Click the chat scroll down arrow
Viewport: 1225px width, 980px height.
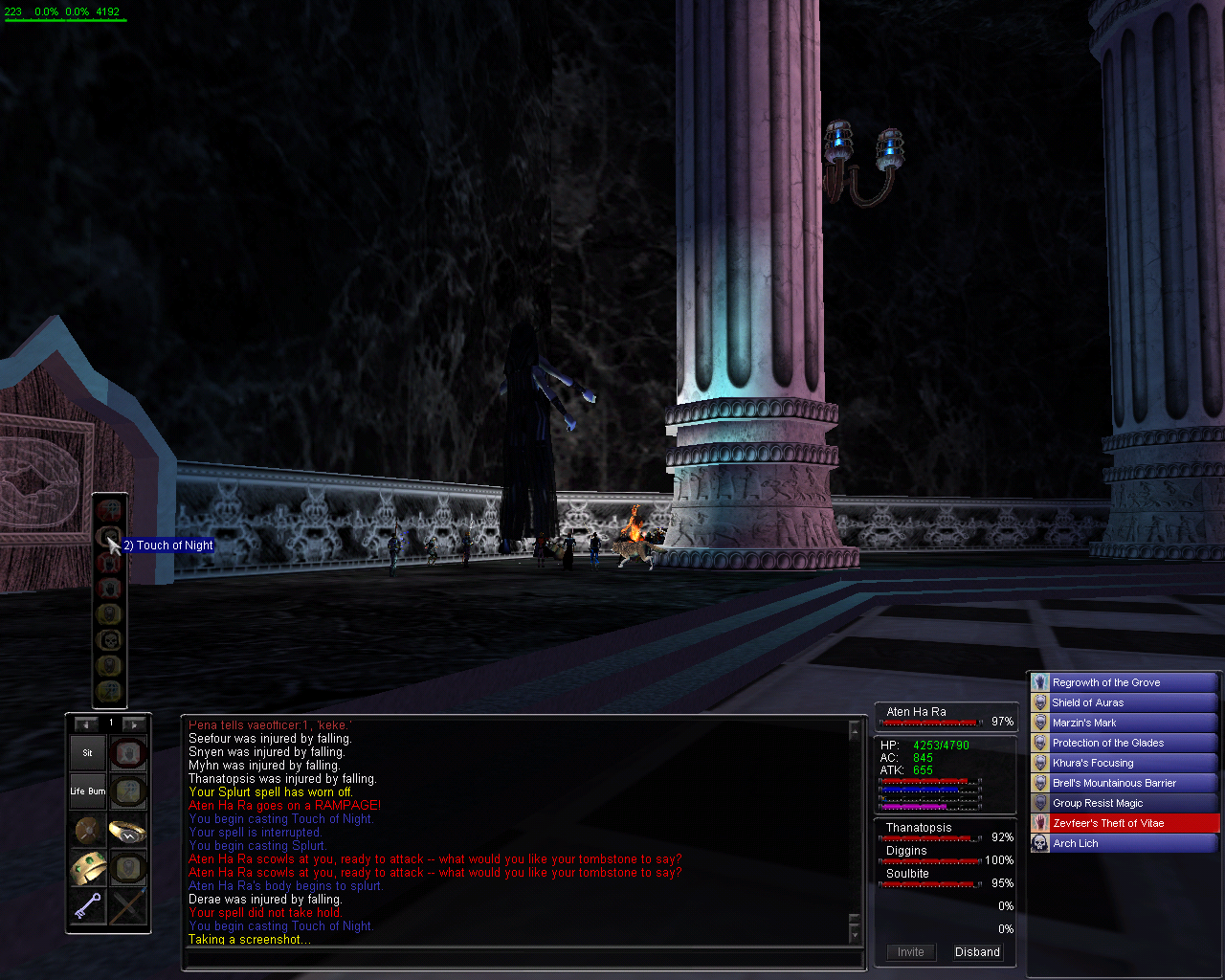(854, 934)
